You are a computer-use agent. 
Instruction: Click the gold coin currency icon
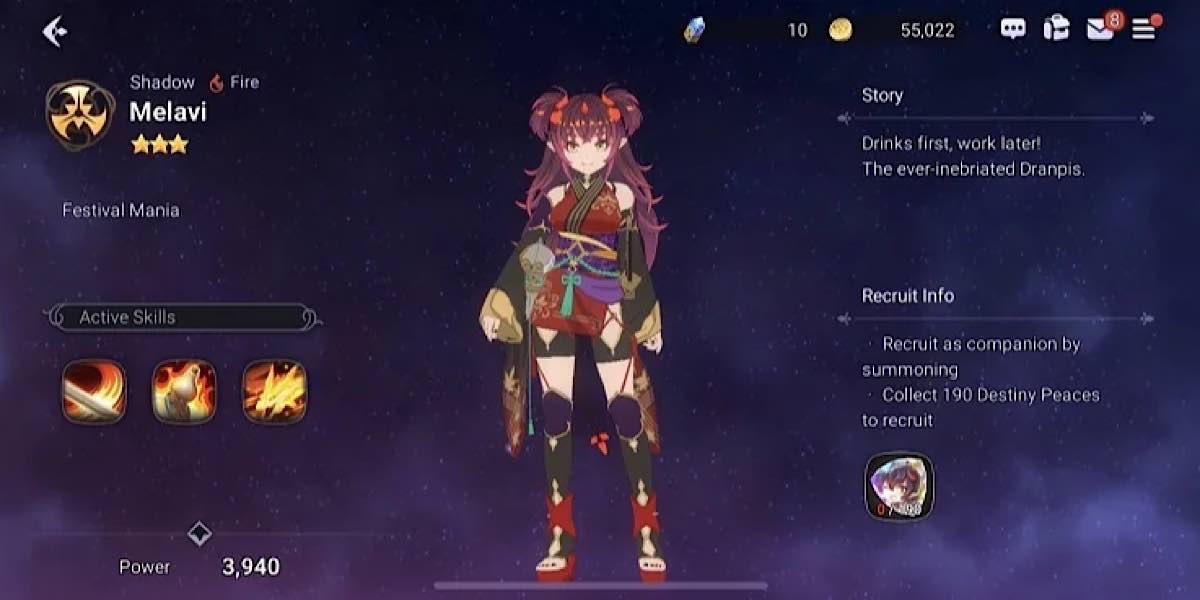pos(840,30)
